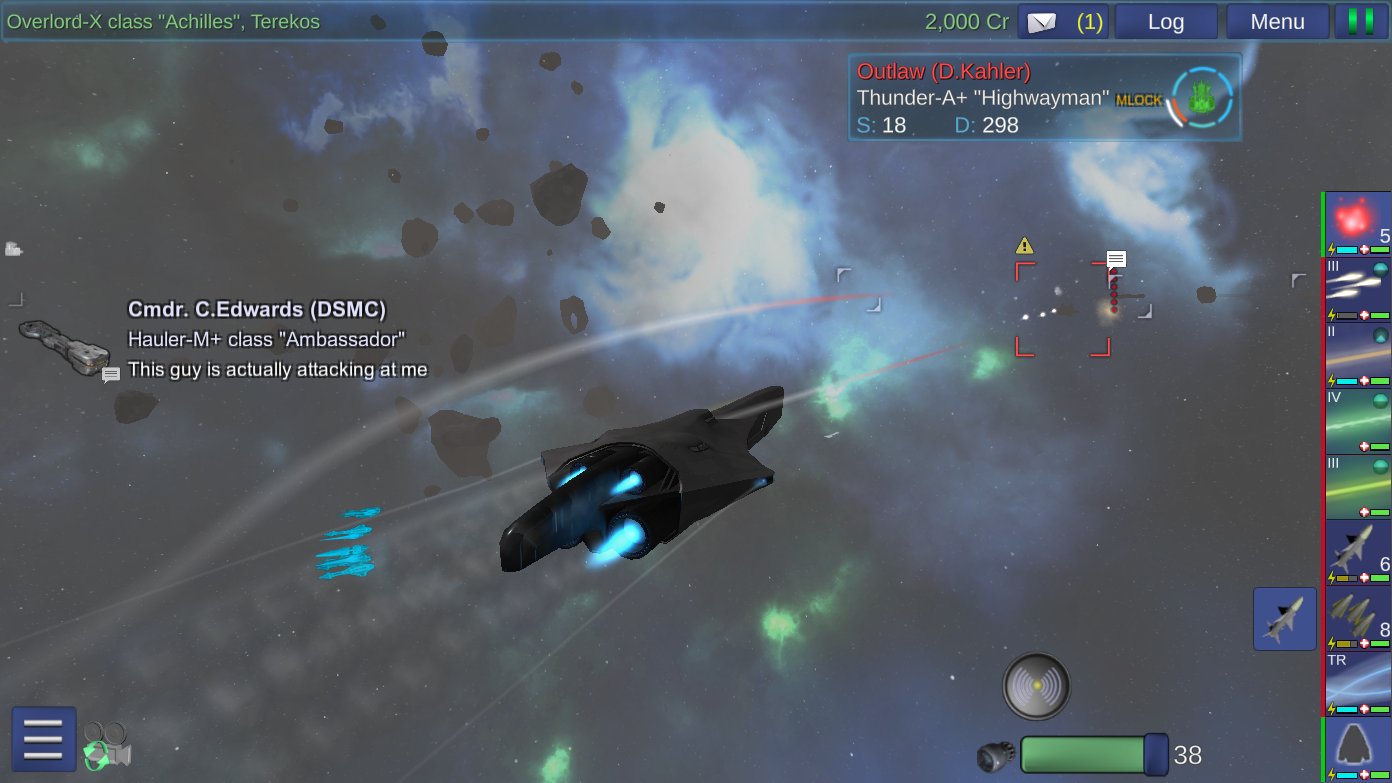Image resolution: width=1392 pixels, height=783 pixels.
Task: Click the ship silhouette slot
Action: (1358, 748)
